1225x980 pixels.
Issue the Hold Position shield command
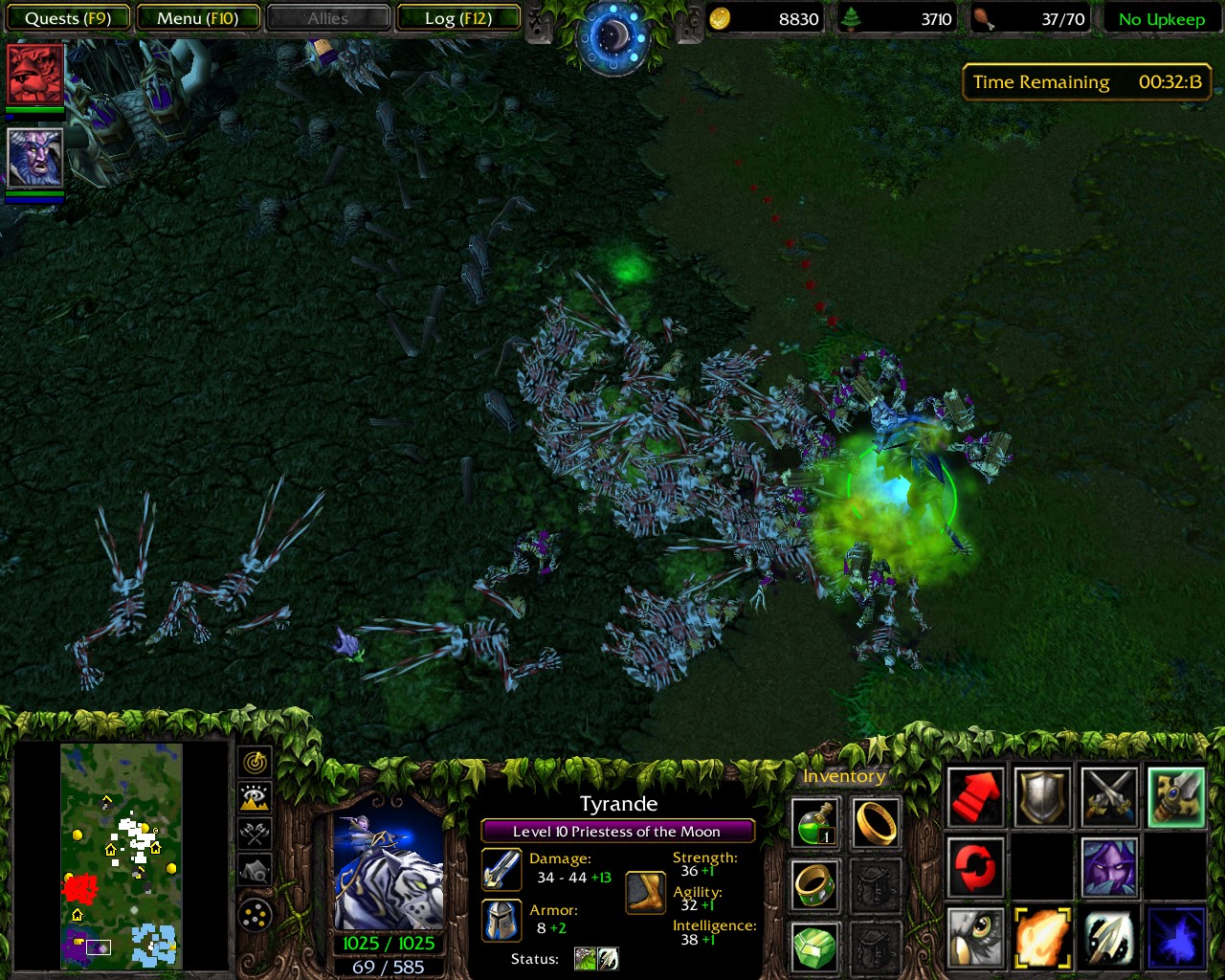[1042, 796]
